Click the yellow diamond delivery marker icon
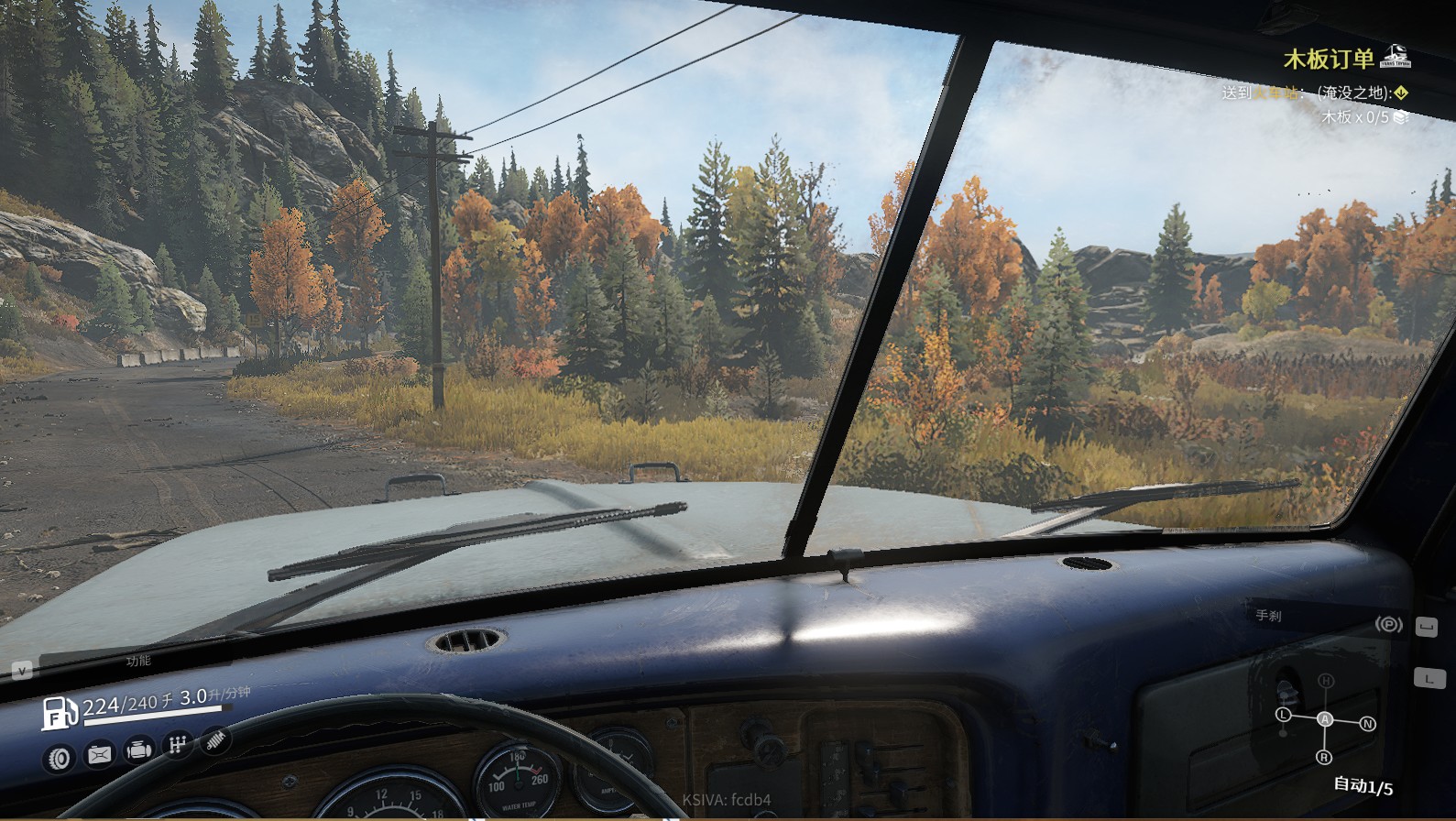The image size is (1456, 821). 1401,93
